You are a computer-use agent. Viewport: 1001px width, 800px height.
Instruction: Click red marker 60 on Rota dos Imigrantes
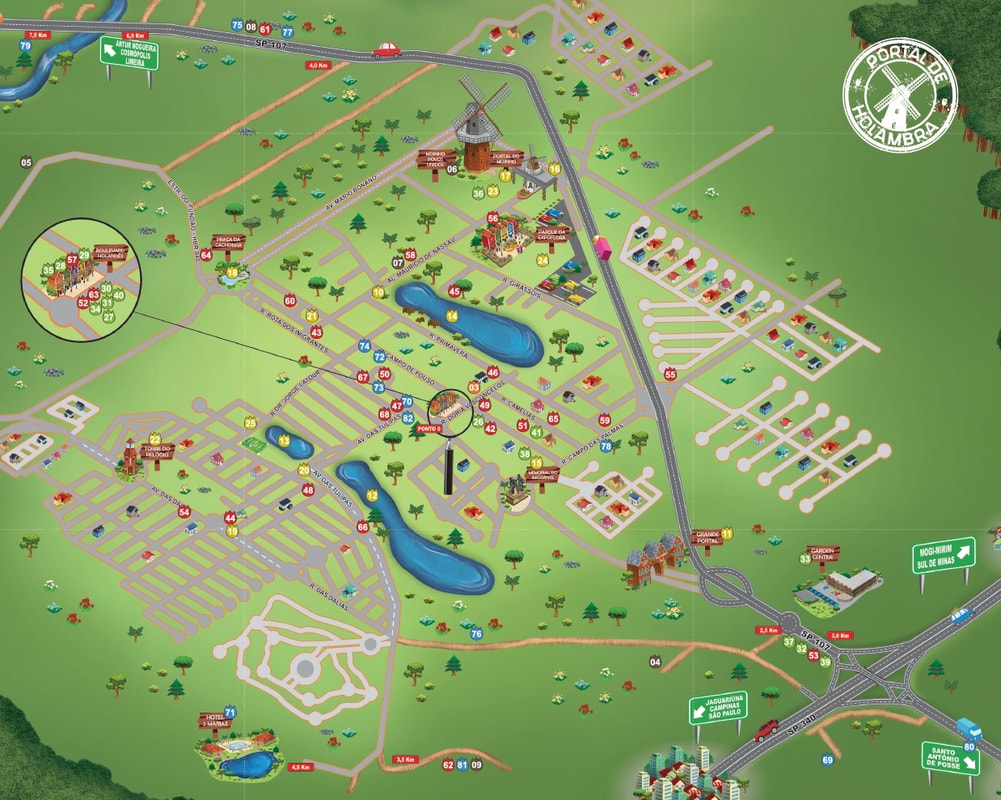tap(290, 300)
